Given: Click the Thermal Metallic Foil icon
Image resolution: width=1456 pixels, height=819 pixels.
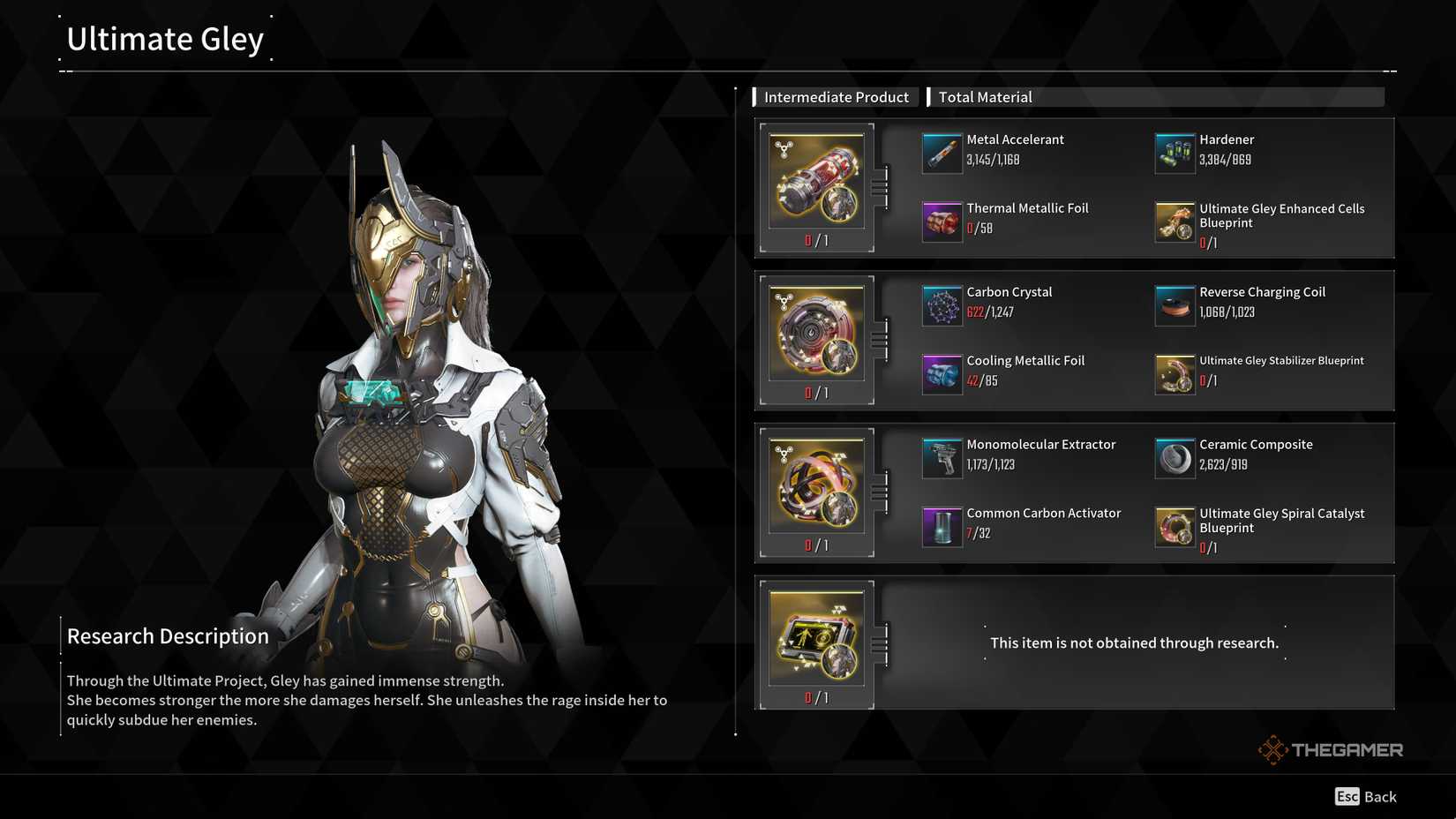Looking at the screenshot, I should point(942,221).
